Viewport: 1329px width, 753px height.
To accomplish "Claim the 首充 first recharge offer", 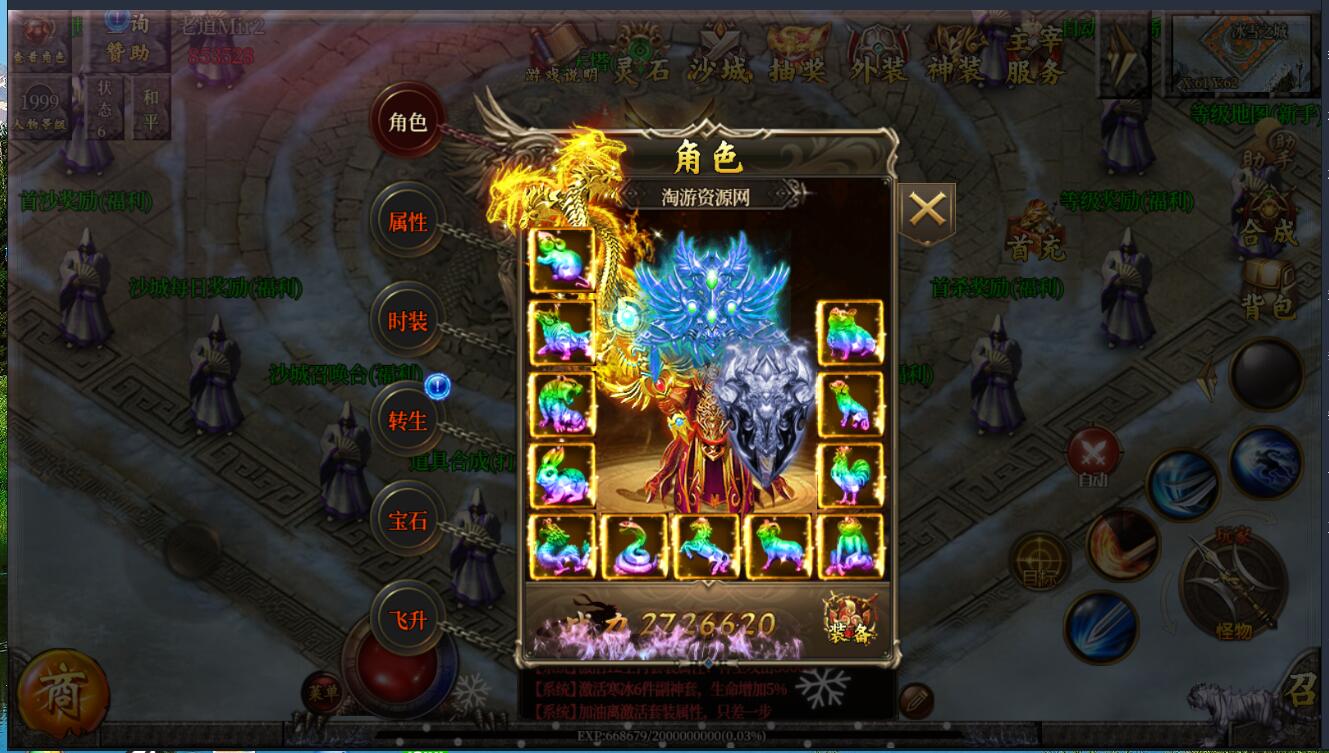I will pos(1035,233).
